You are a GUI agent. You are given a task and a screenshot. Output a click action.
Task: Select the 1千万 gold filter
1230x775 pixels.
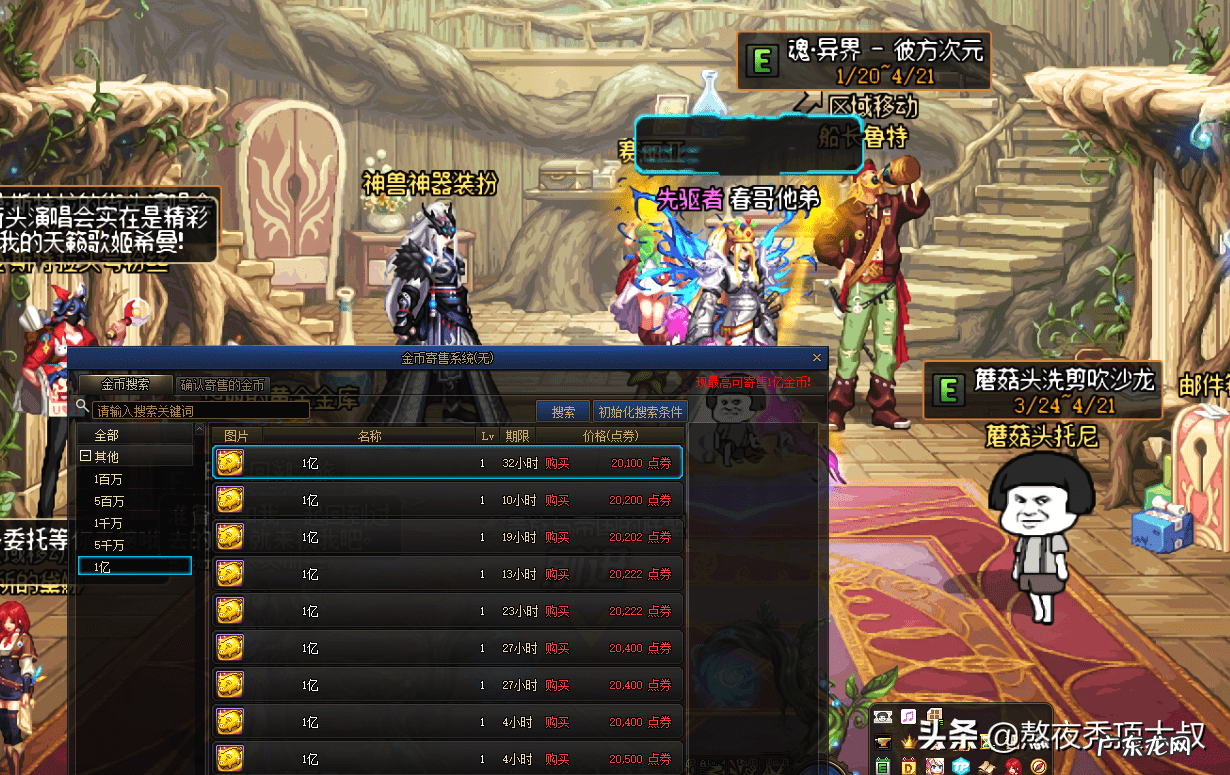tap(109, 523)
